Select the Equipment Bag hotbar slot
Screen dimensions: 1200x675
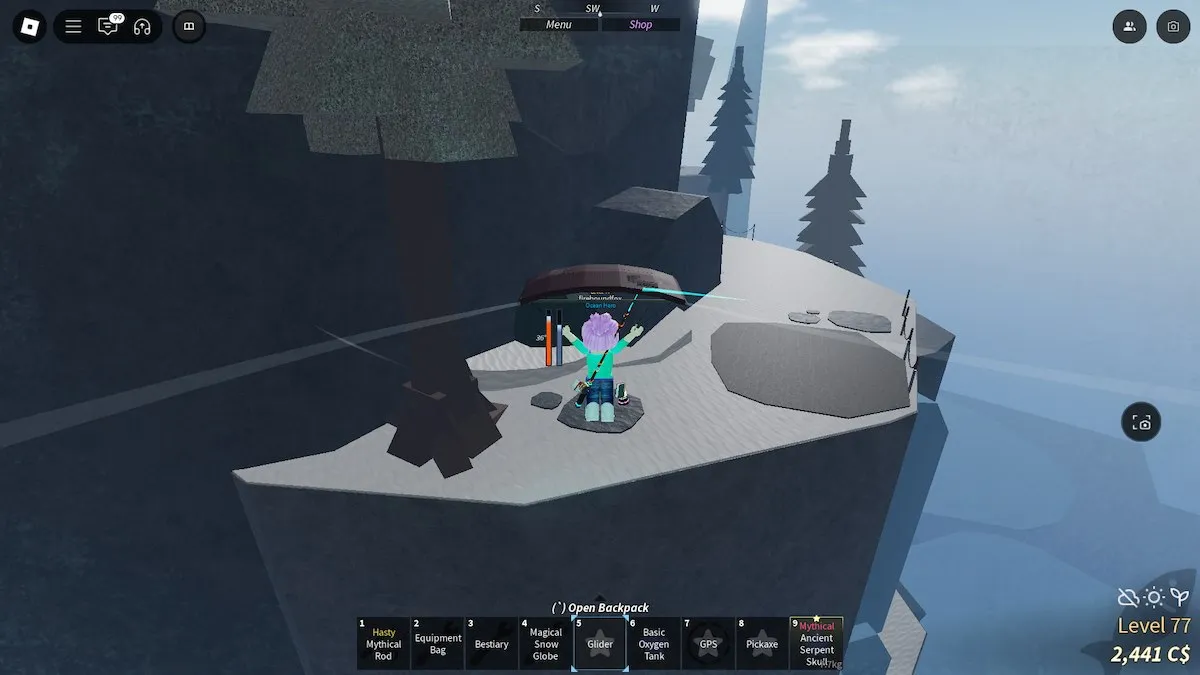pos(438,644)
